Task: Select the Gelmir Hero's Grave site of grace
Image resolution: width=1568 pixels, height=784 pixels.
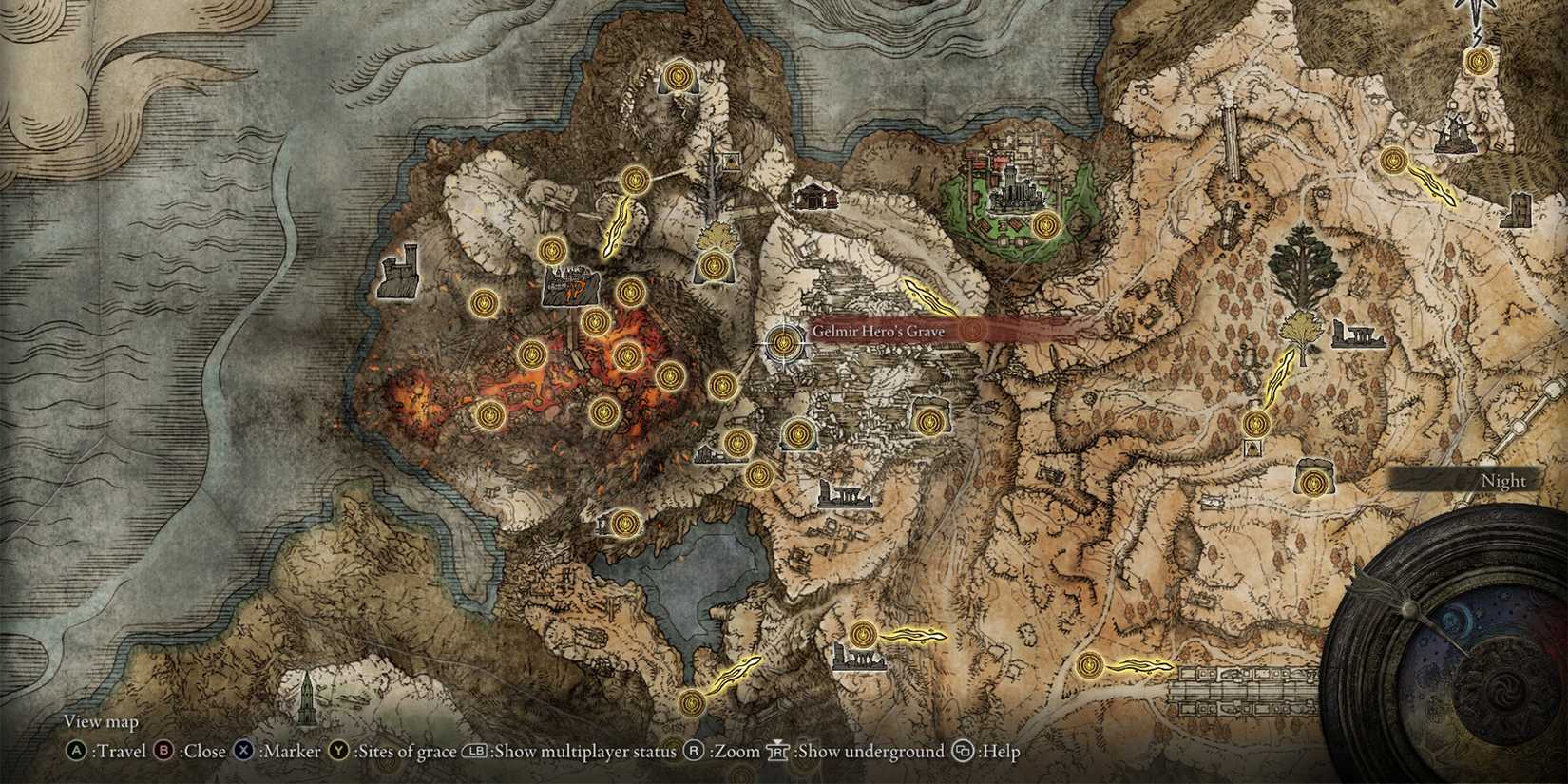Action: pyautogui.click(x=782, y=342)
